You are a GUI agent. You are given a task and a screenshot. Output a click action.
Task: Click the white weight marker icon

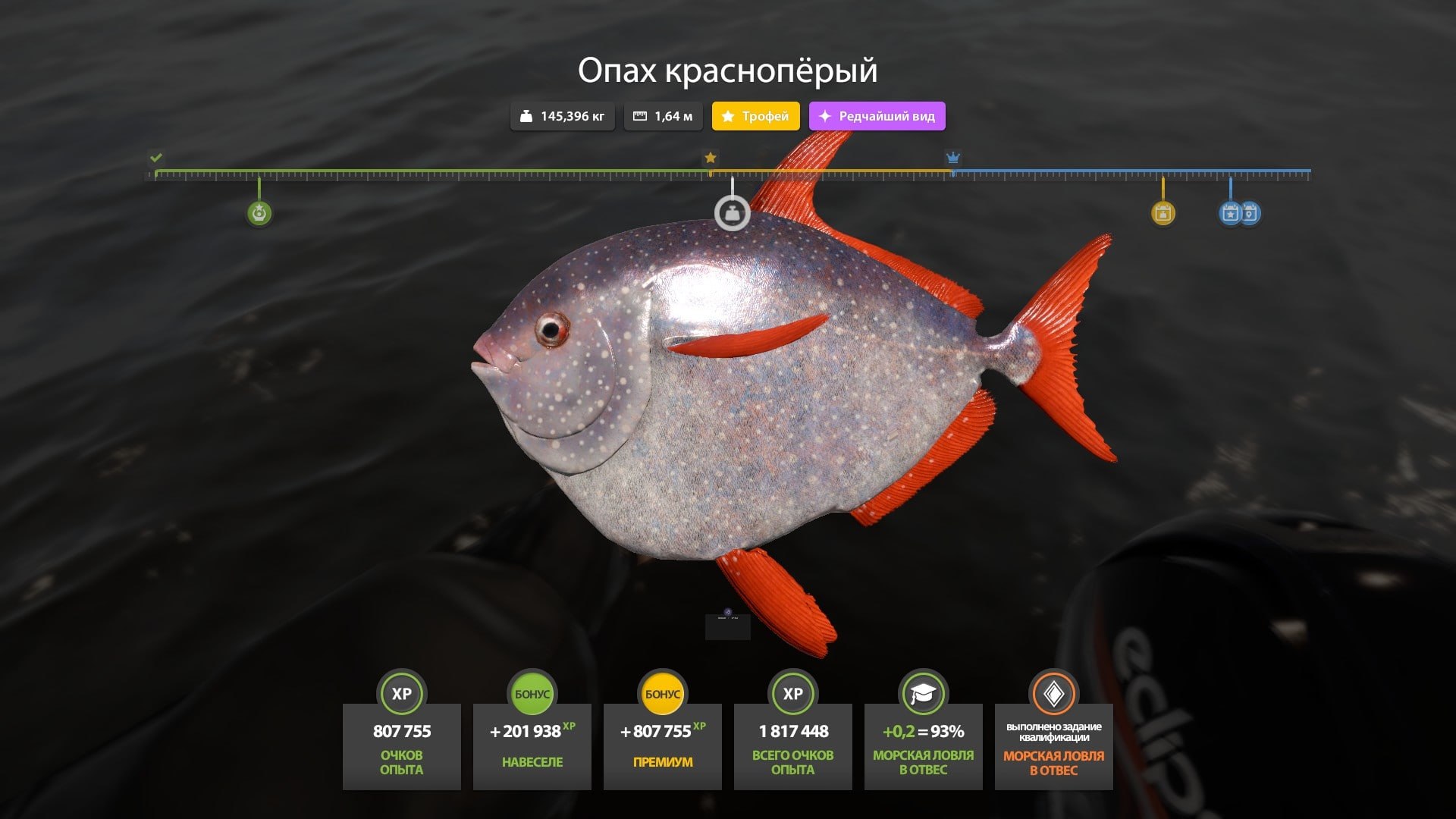(x=732, y=213)
